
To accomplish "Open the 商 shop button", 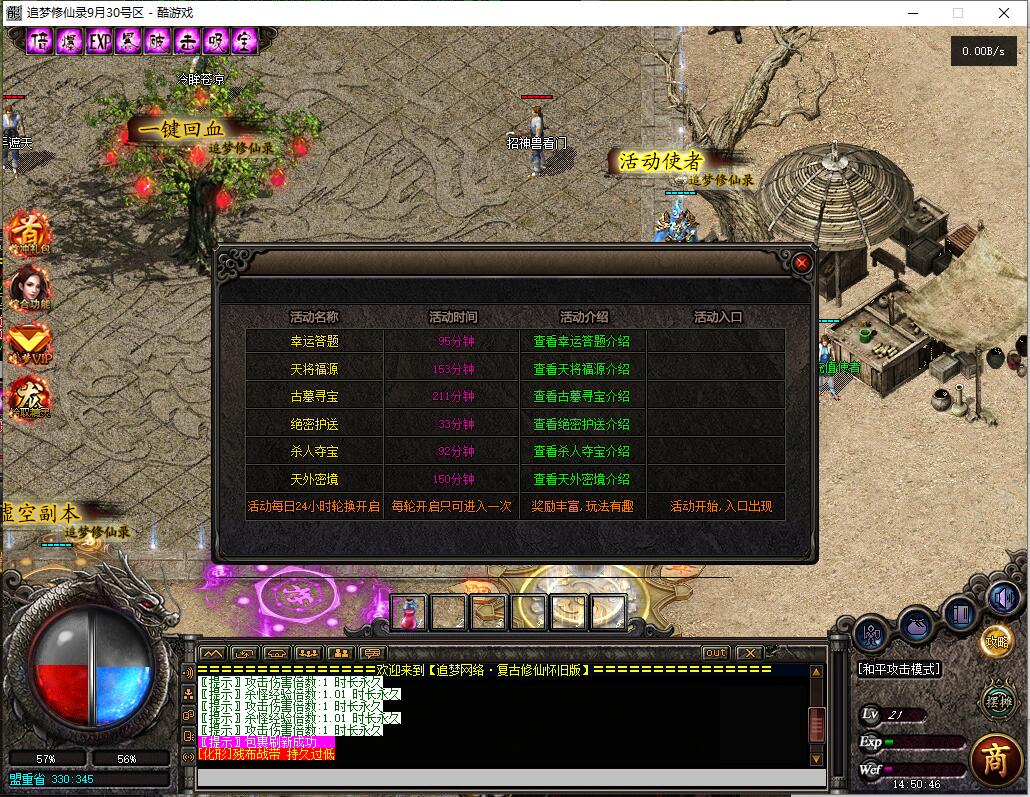I will click(994, 759).
